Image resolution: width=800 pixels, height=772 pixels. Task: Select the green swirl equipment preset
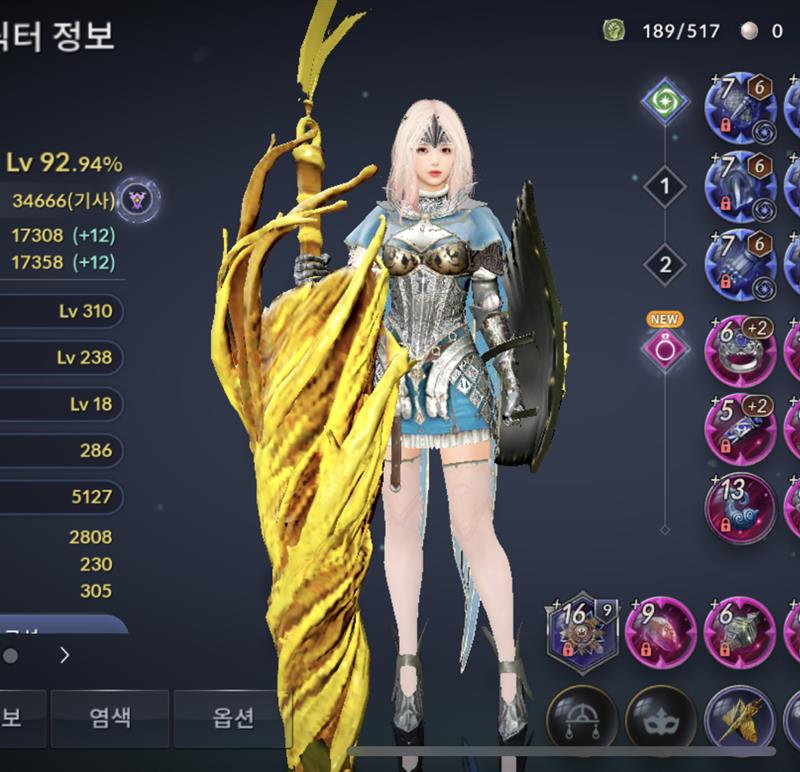665,102
